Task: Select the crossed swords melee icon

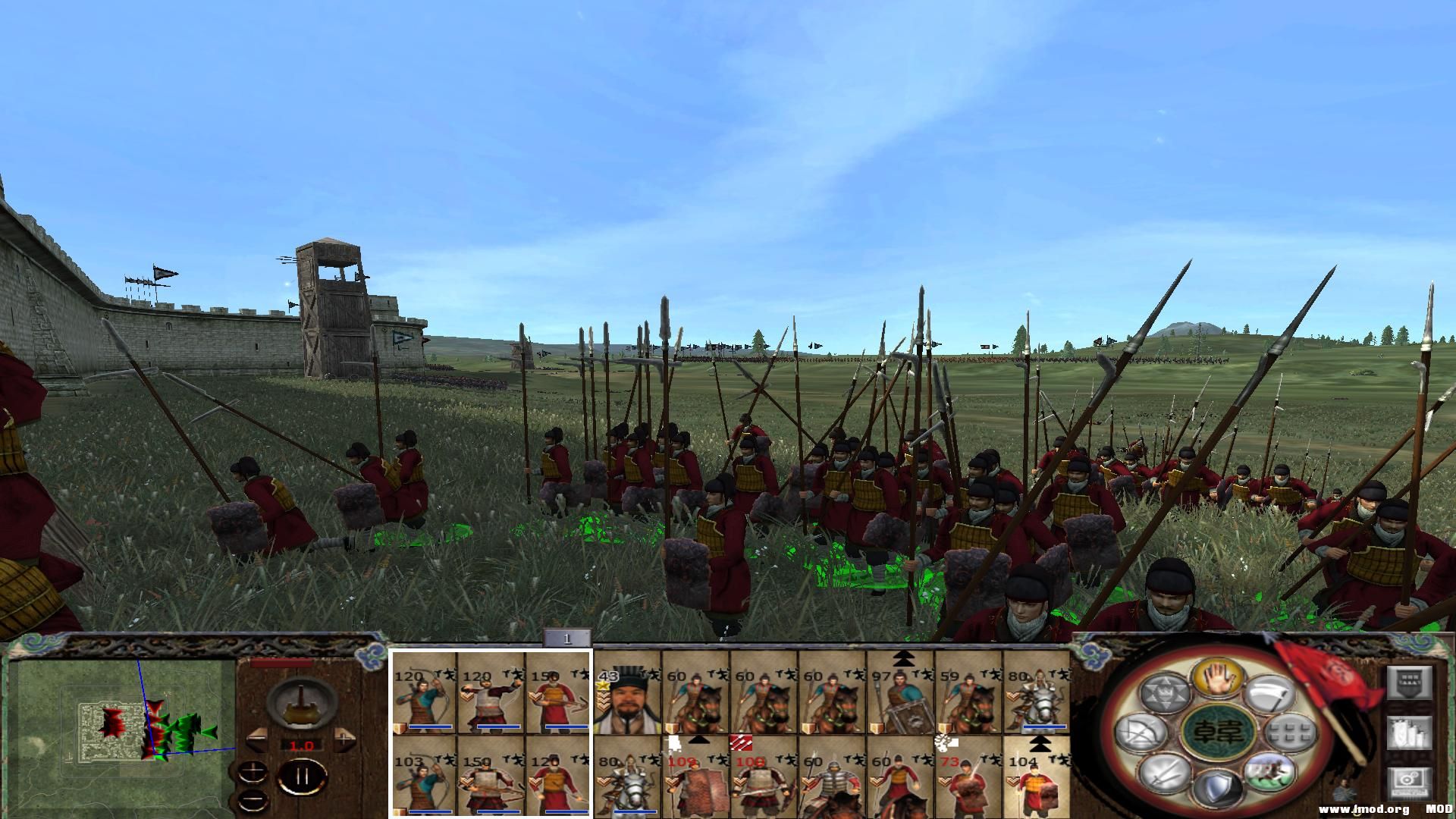Action: click(x=1165, y=777)
